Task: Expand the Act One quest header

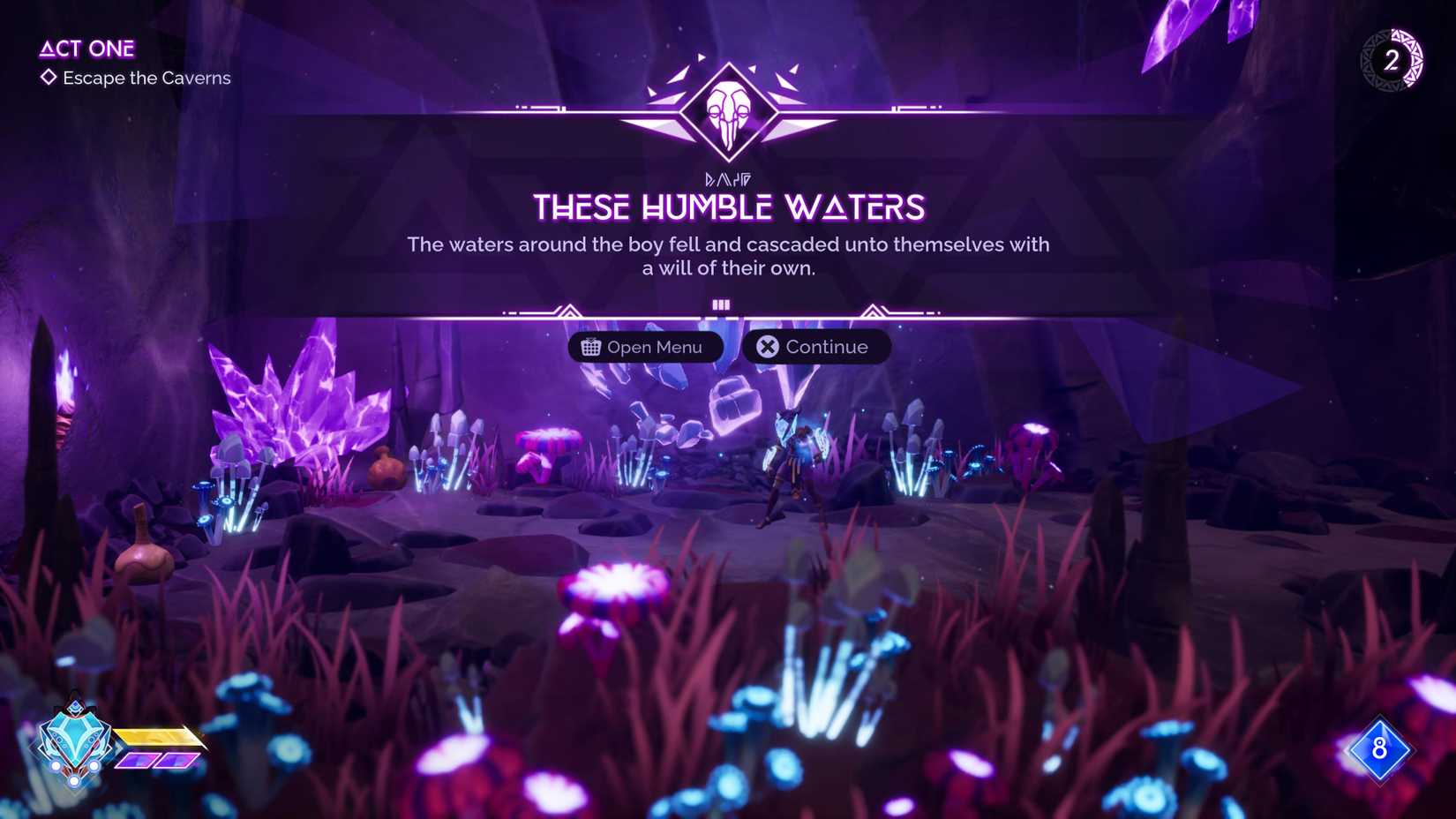Action: [86, 49]
